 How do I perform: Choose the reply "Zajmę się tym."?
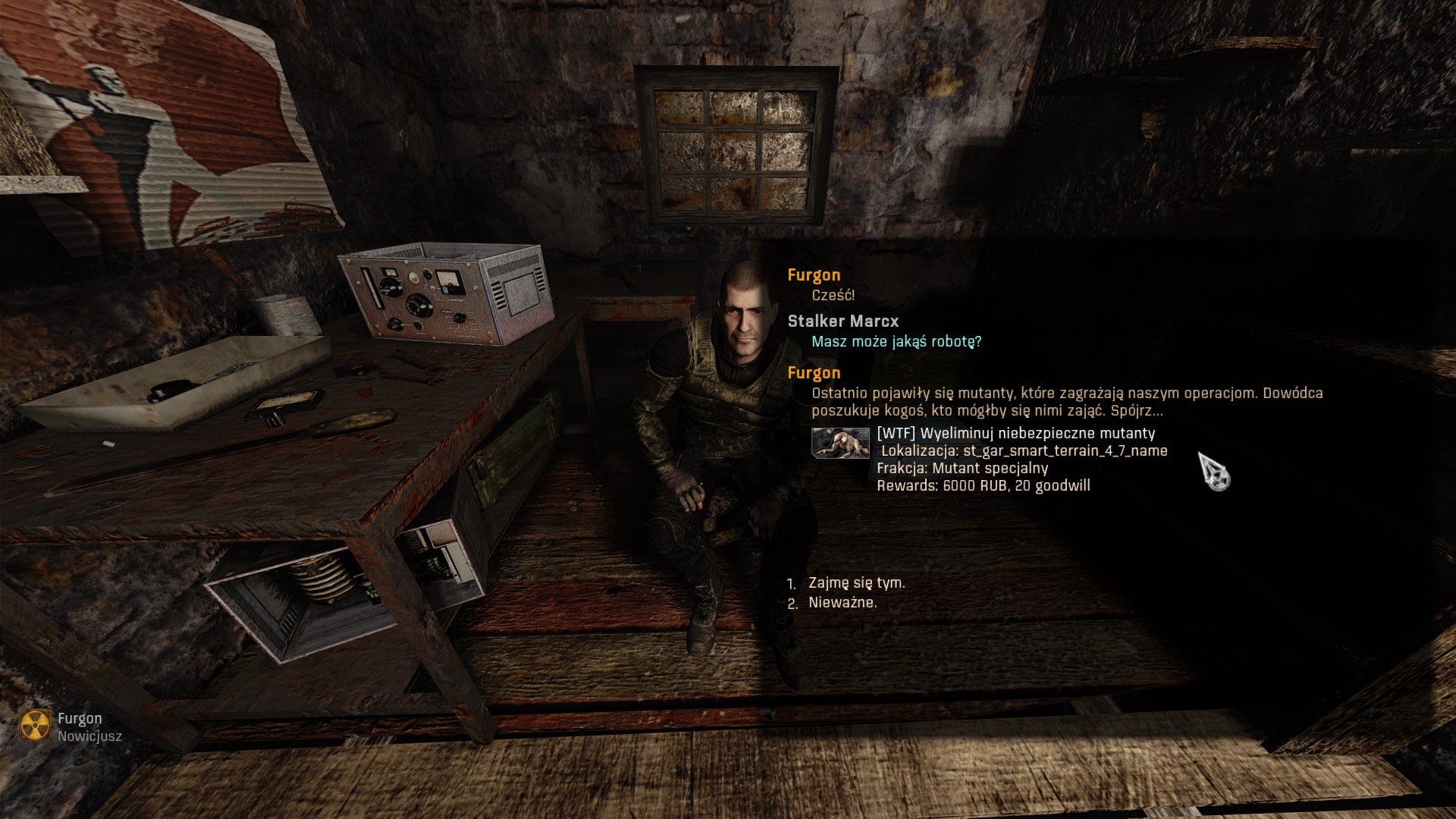[x=856, y=583]
